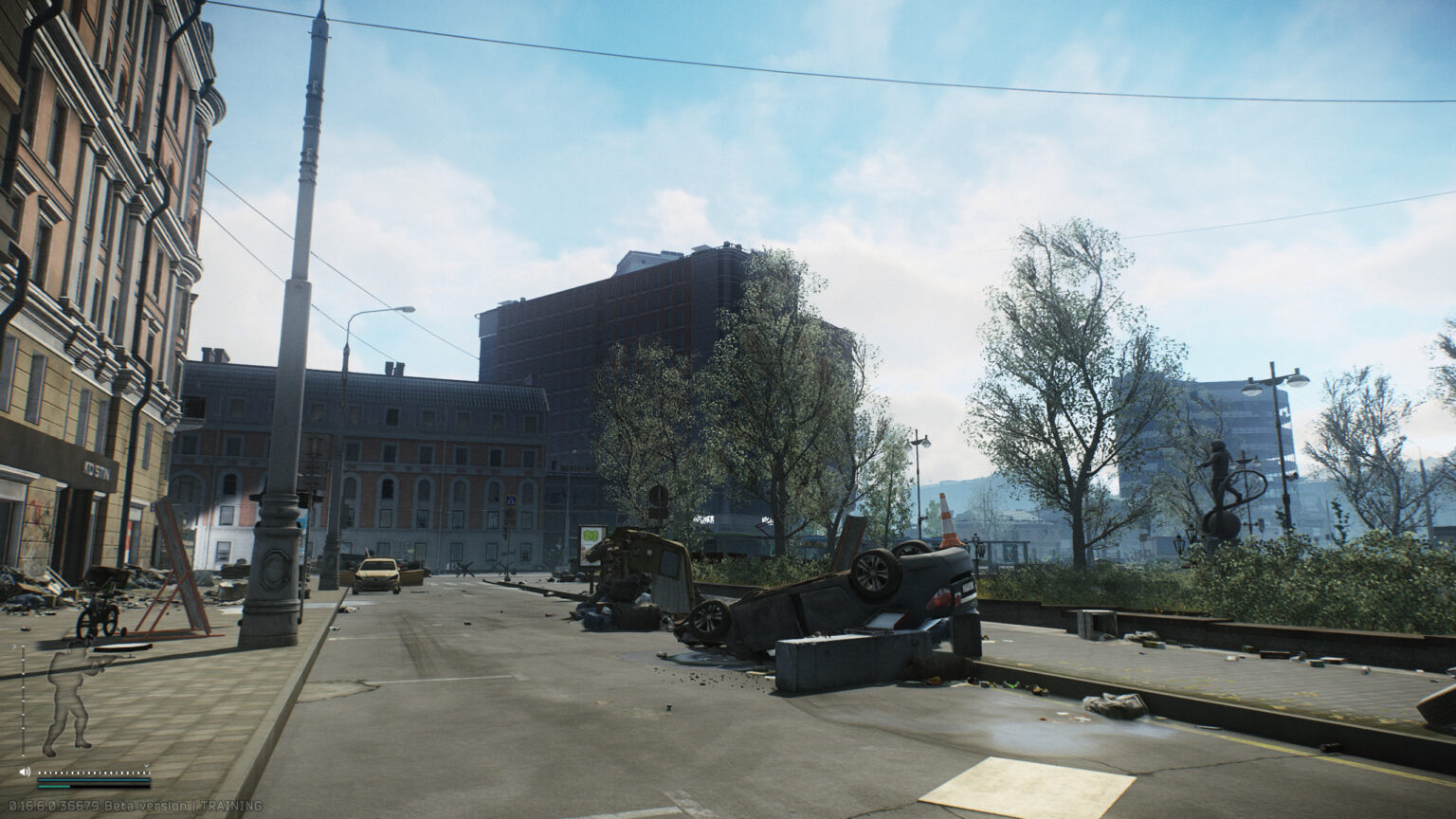The image size is (1456, 819).
Task: Click the segmented white tick bar above stamina
Action: point(95,772)
